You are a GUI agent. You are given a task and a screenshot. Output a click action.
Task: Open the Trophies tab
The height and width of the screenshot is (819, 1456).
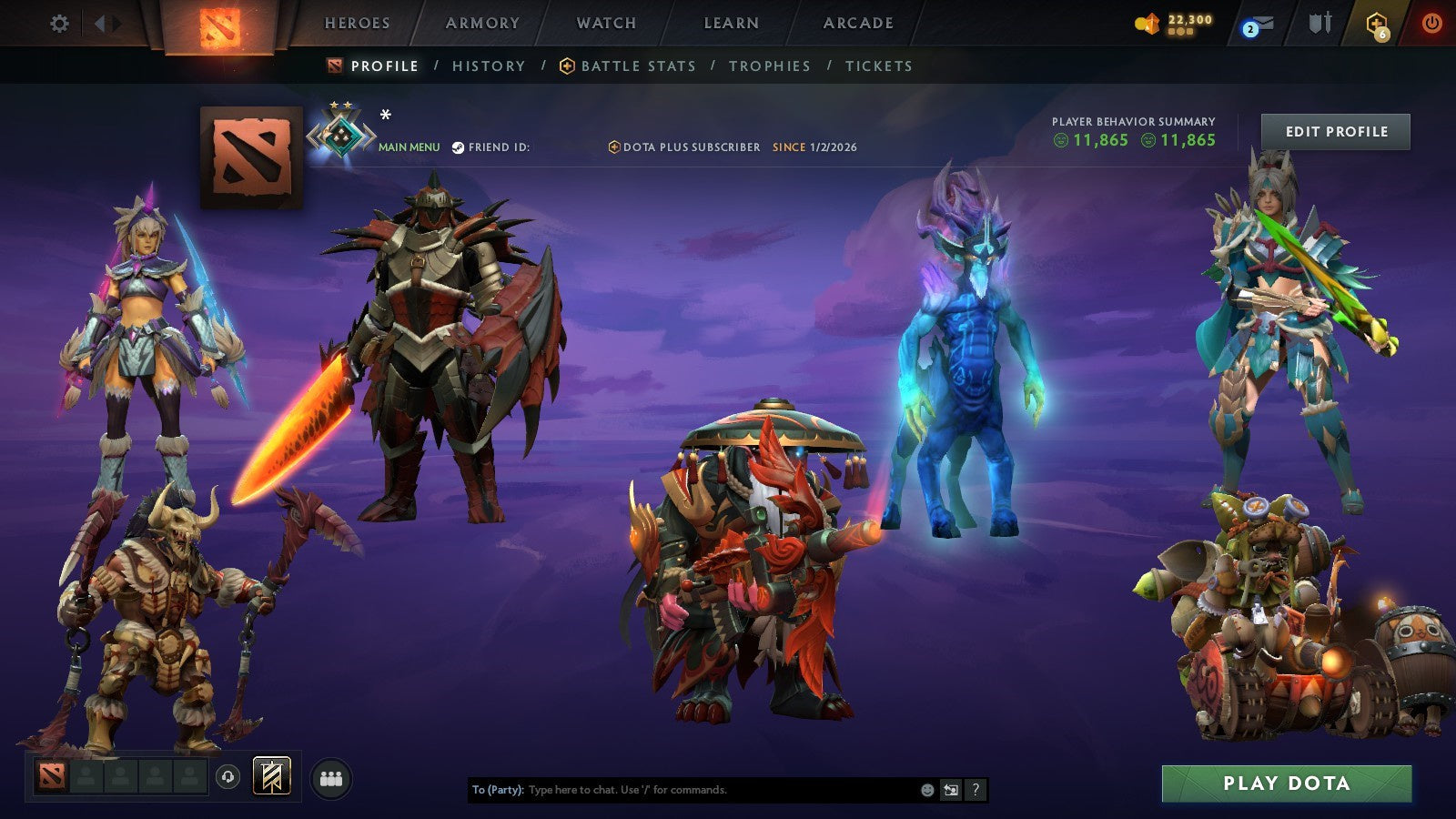(x=767, y=66)
